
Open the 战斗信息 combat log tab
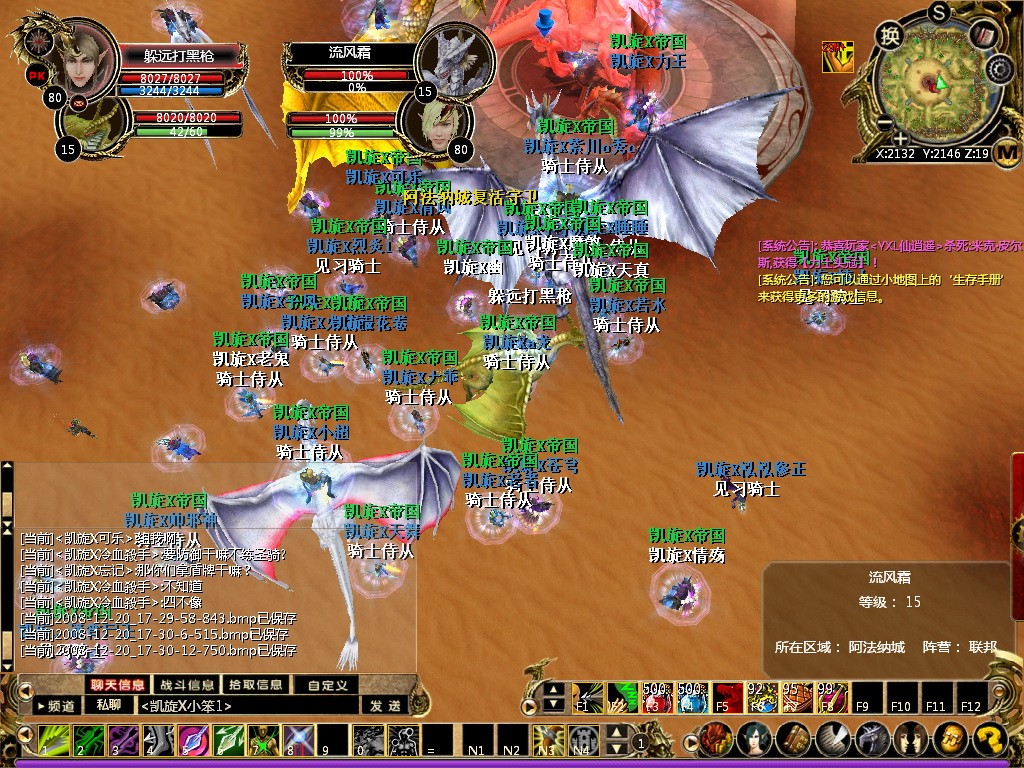click(x=187, y=685)
